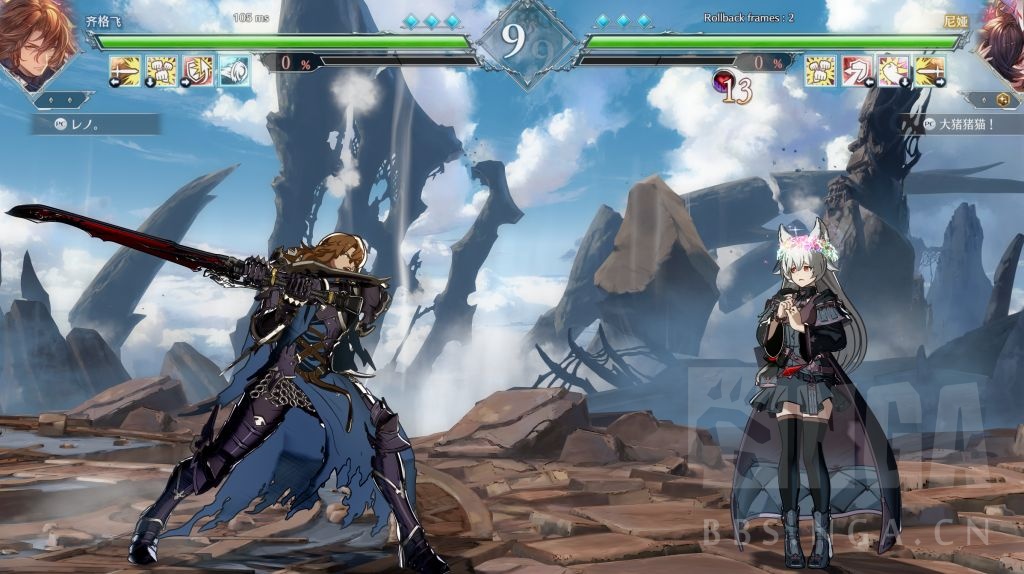The width and height of the screenshot is (1024, 574).
Task: Select the レノ。 player name tag
Action: [95, 124]
